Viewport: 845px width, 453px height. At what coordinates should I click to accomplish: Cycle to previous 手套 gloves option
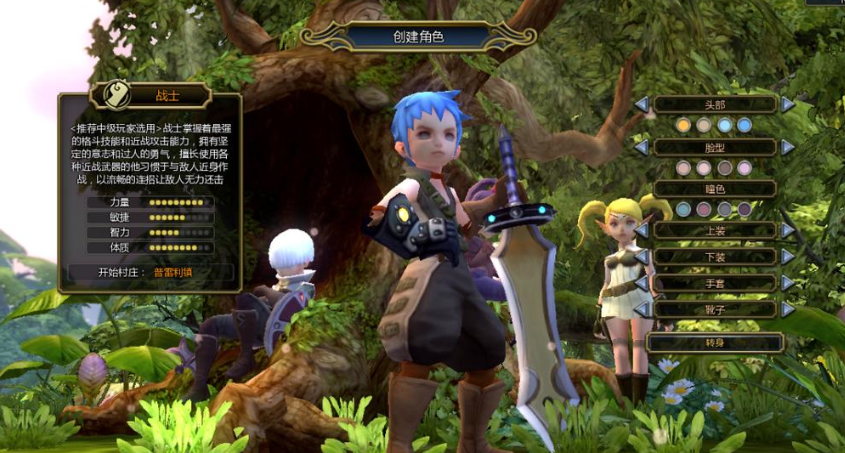[641, 283]
